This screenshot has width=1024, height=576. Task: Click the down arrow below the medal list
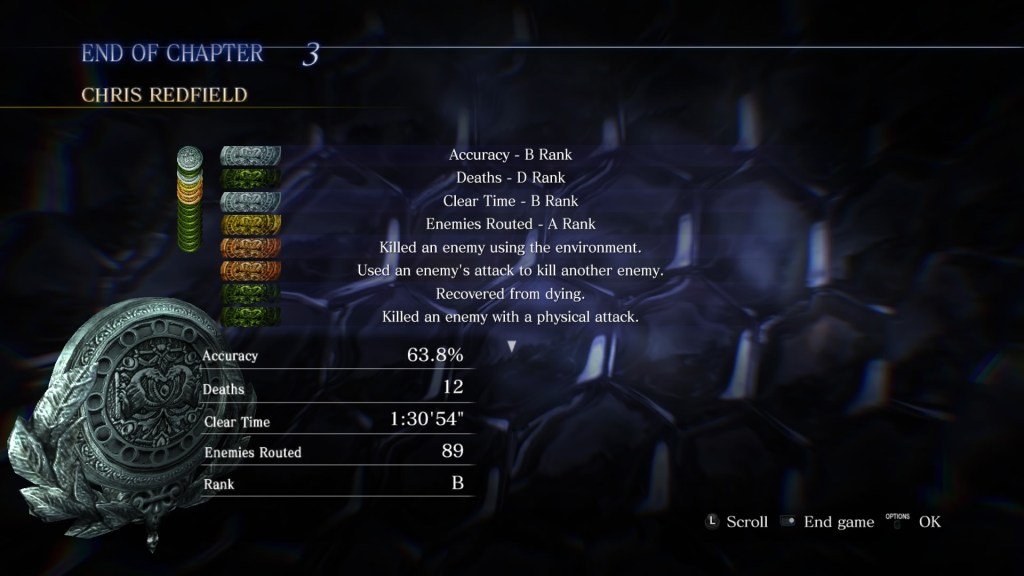click(512, 346)
